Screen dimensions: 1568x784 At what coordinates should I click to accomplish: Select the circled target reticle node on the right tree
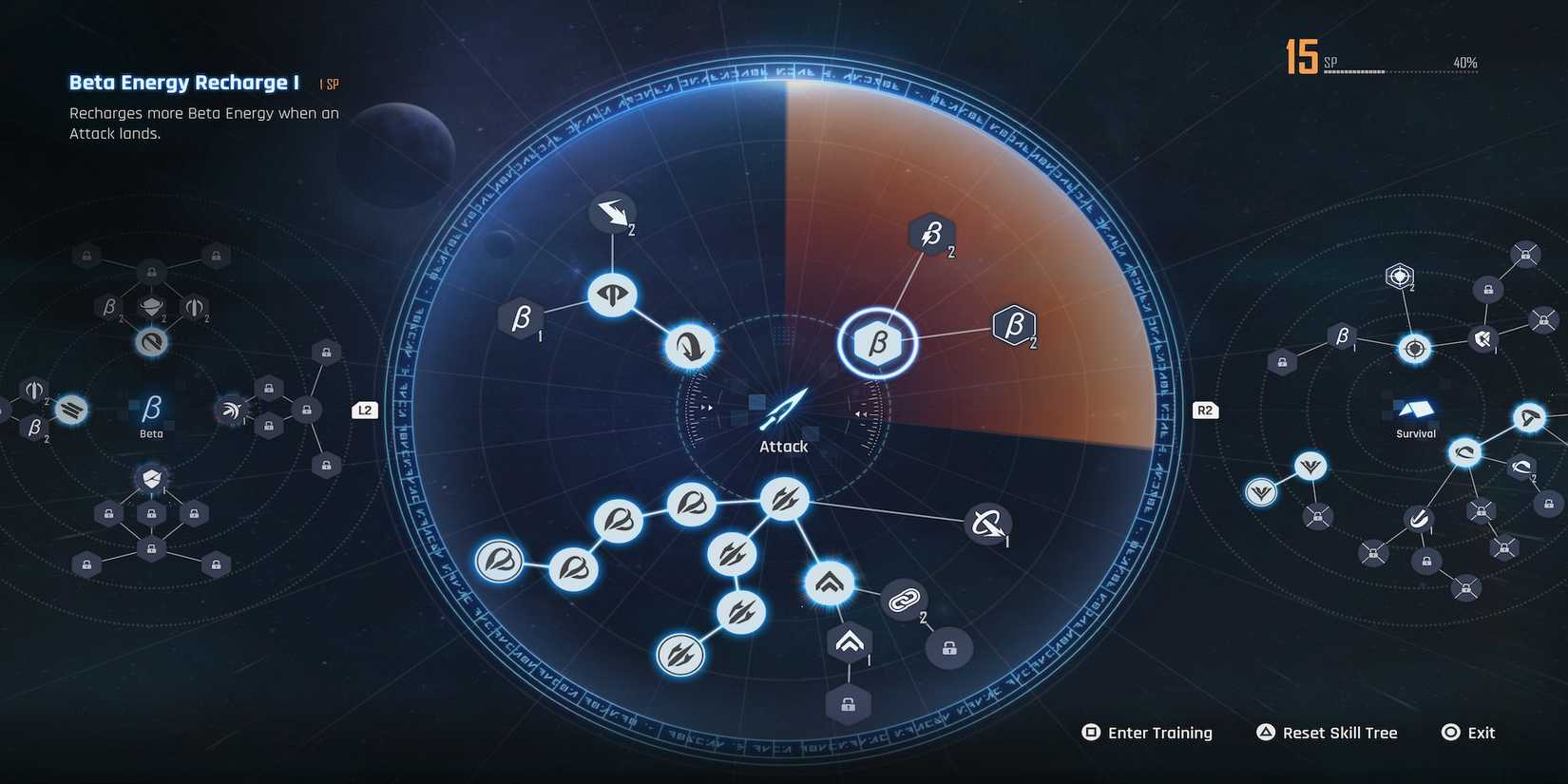[1413, 349]
